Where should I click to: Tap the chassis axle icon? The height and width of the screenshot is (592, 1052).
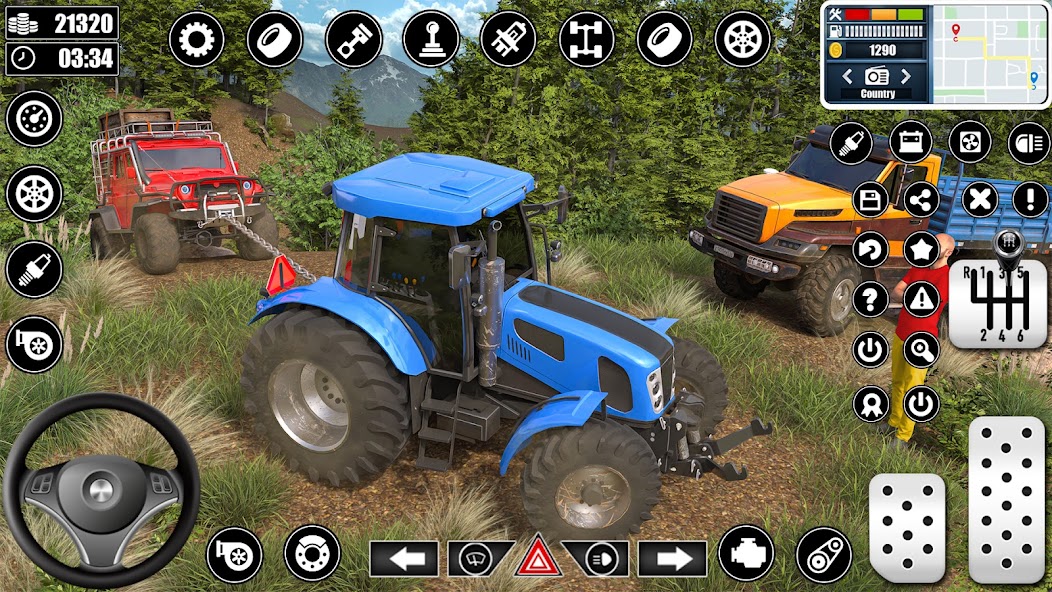587,40
